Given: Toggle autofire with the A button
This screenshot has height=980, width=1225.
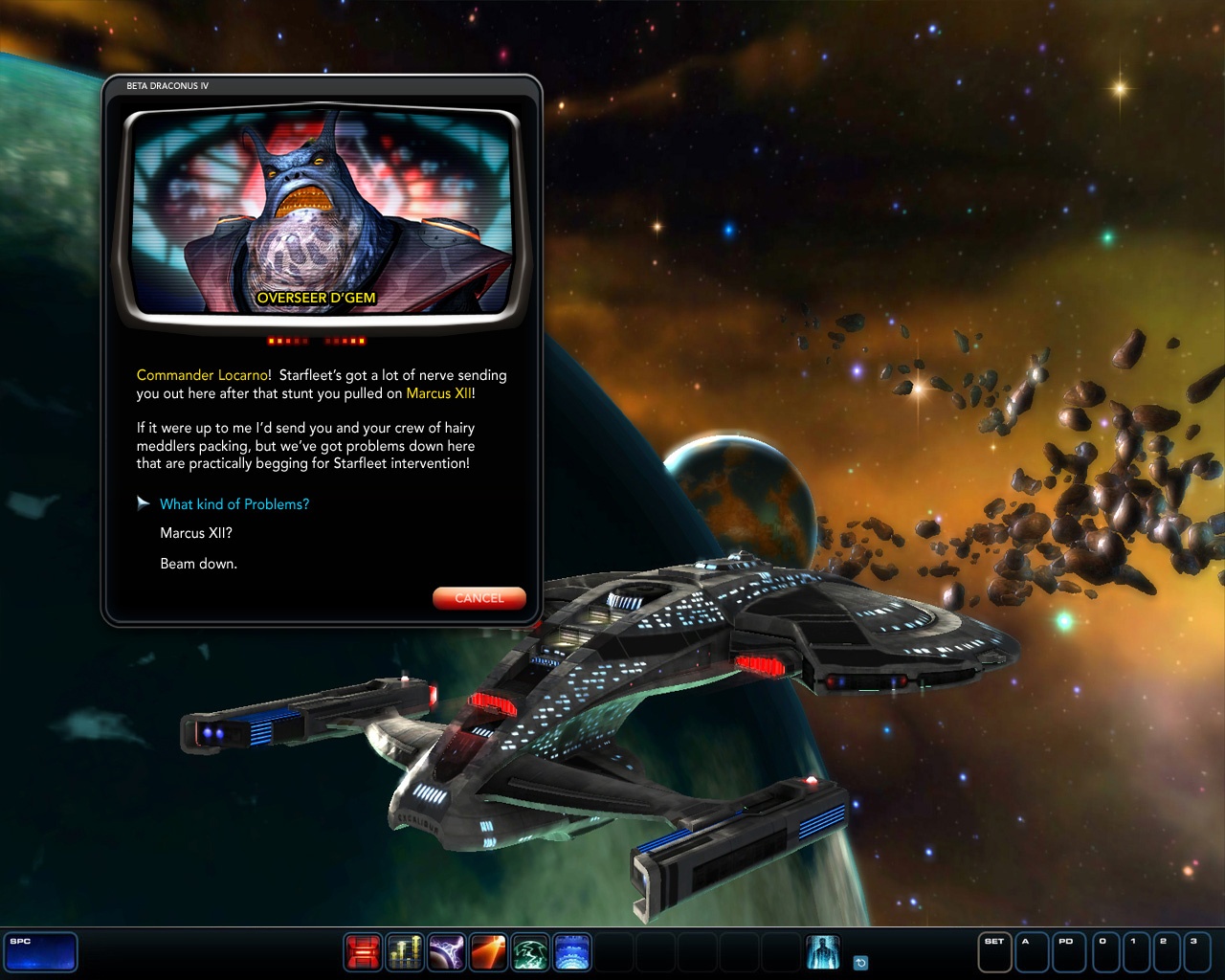Looking at the screenshot, I should click(x=1030, y=951).
